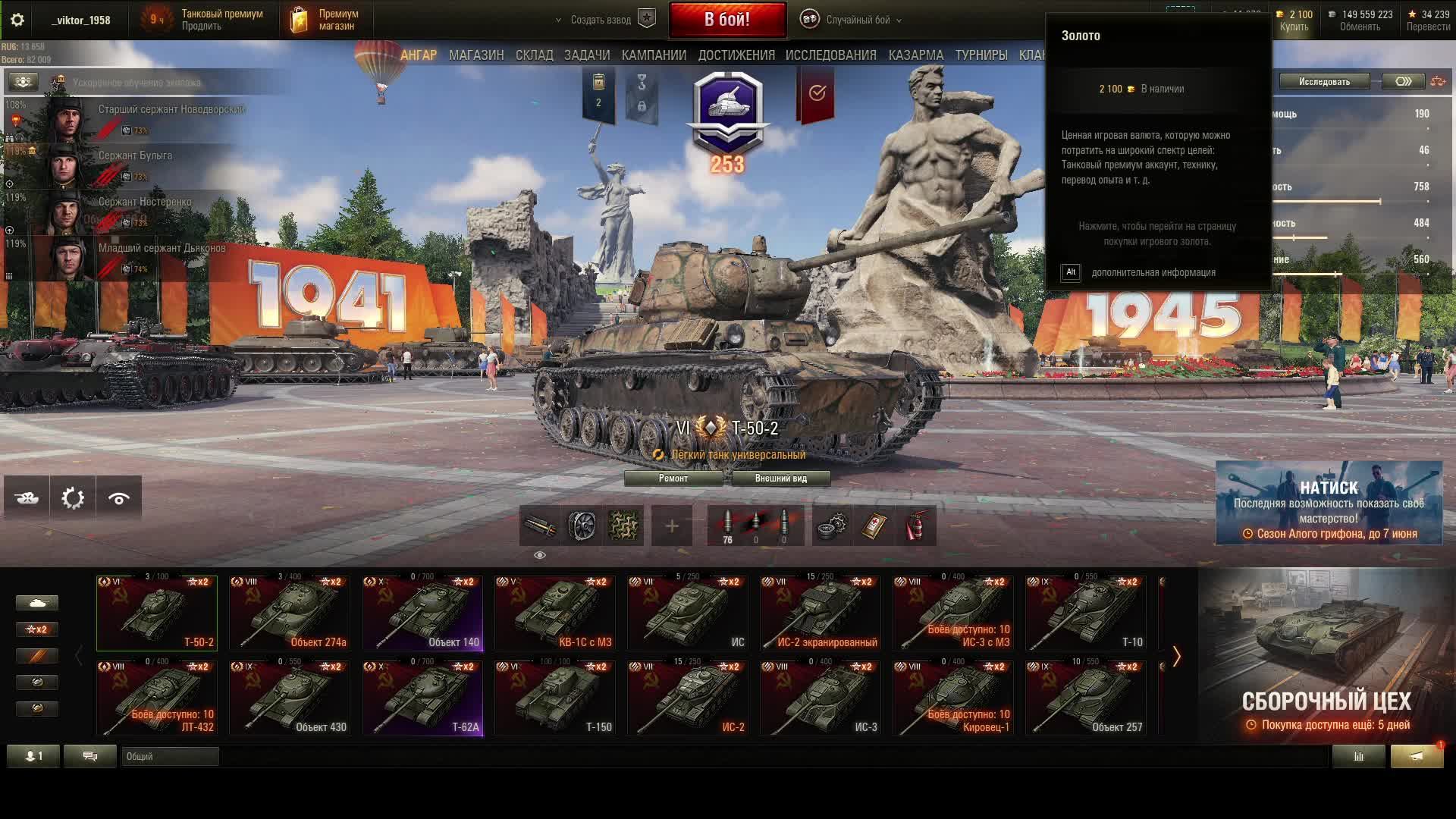Viewport: 1456px width, 819px height.
Task: Open the Случайный бой mode dropdown
Action: (x=857, y=20)
